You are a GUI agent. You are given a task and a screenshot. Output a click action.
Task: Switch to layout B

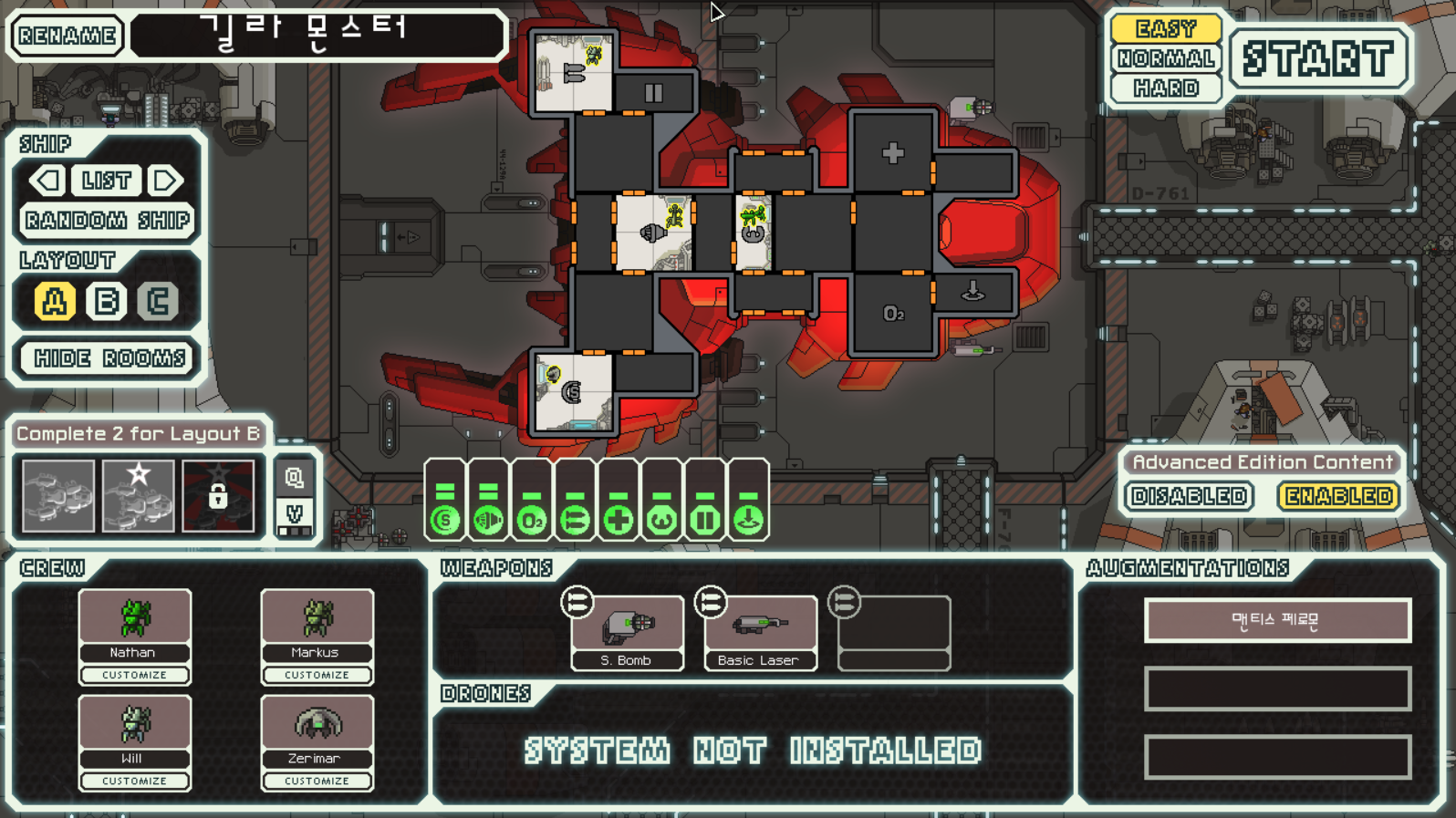pos(106,301)
